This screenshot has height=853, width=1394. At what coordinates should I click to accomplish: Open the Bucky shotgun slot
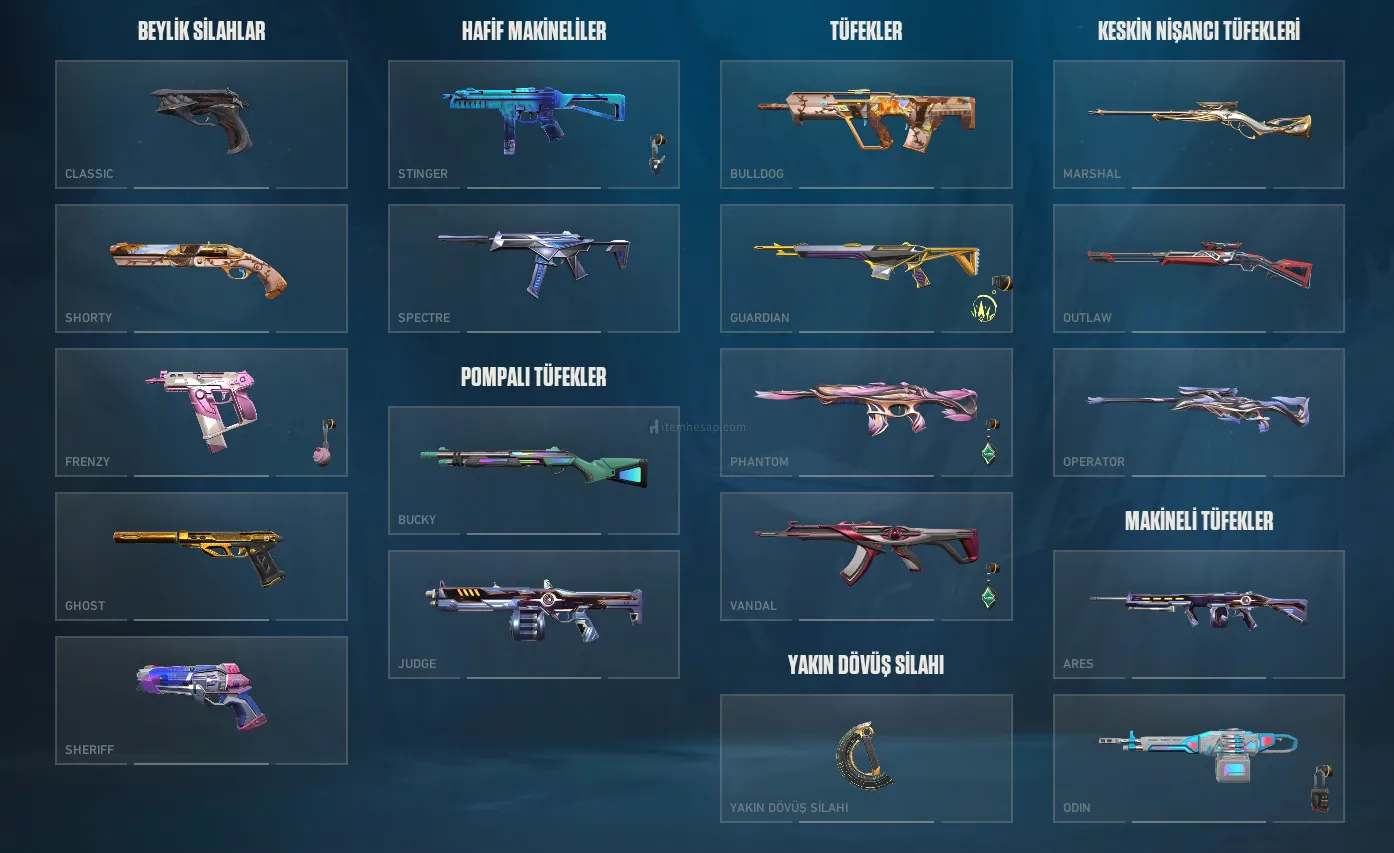pos(533,470)
